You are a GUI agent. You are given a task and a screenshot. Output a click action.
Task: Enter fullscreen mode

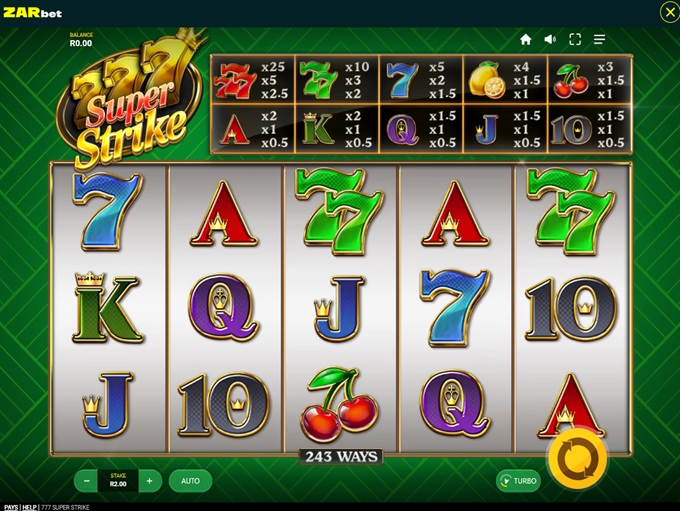(575, 39)
